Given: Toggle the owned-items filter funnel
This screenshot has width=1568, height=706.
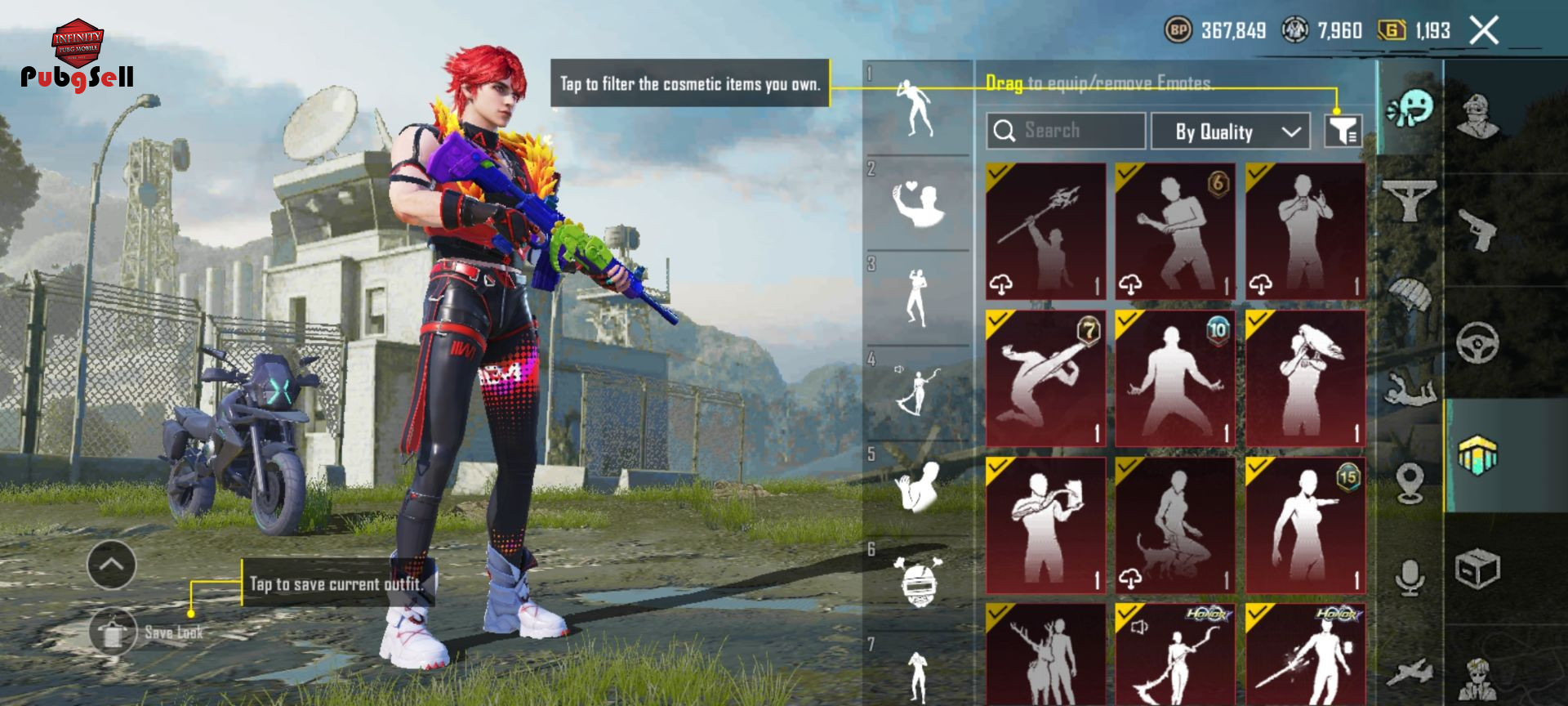Looking at the screenshot, I should (x=1342, y=131).
